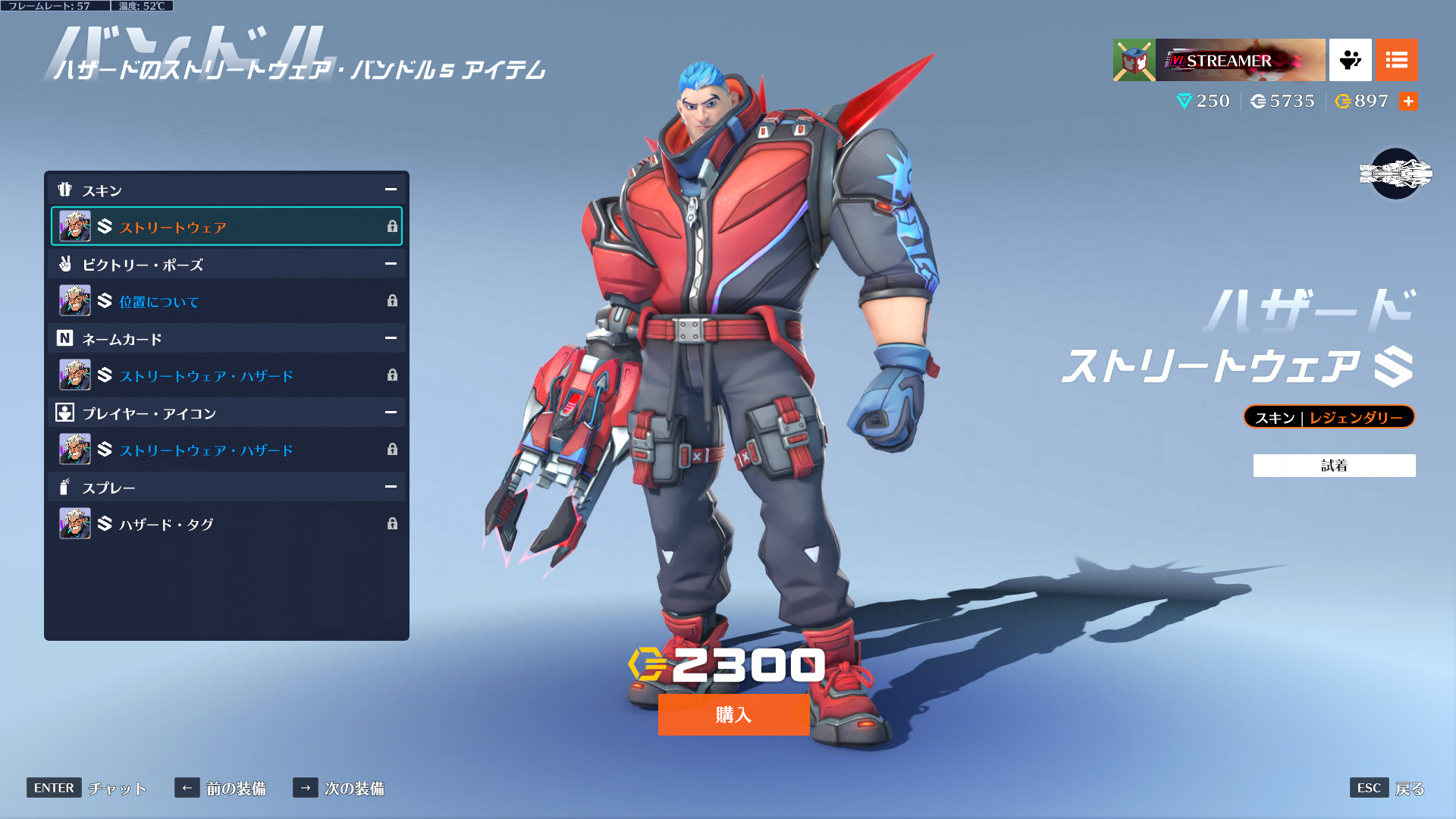1456x819 pixels.
Task: Select the ストリートウェア skin row
Action: (x=226, y=226)
